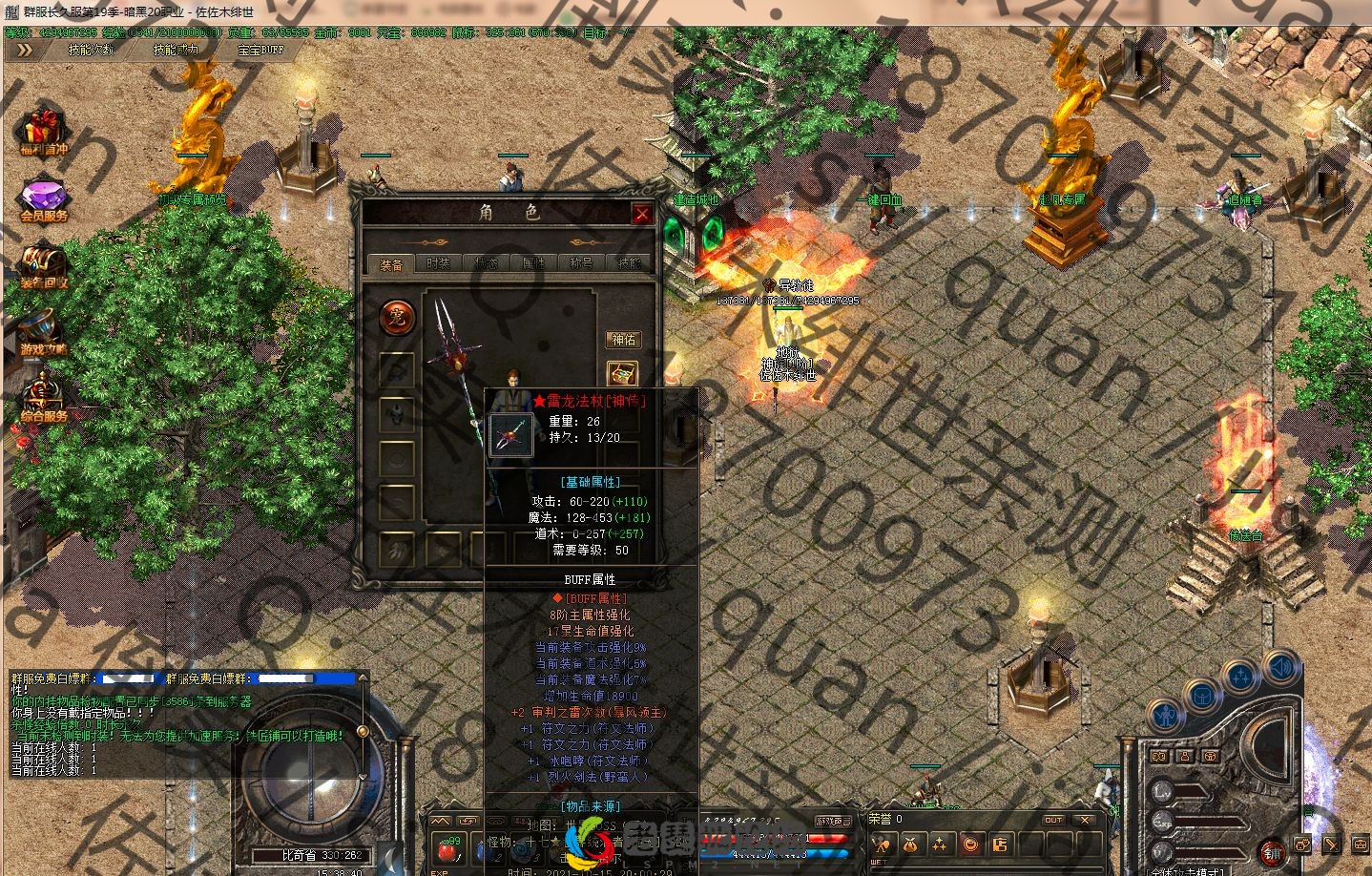
Task: Select the 称号 title tab
Action: click(581, 263)
